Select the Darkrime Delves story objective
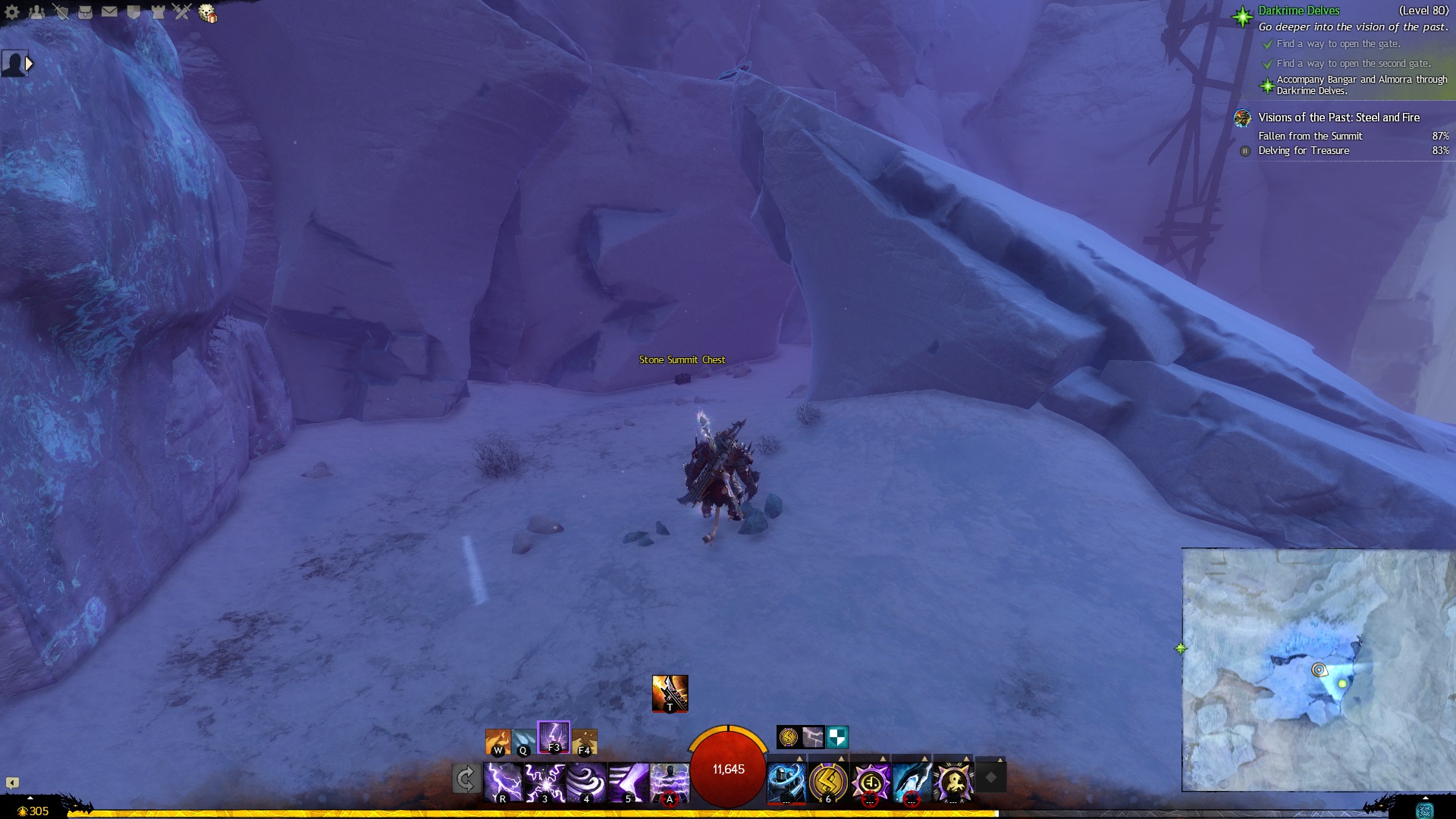 (1298, 11)
